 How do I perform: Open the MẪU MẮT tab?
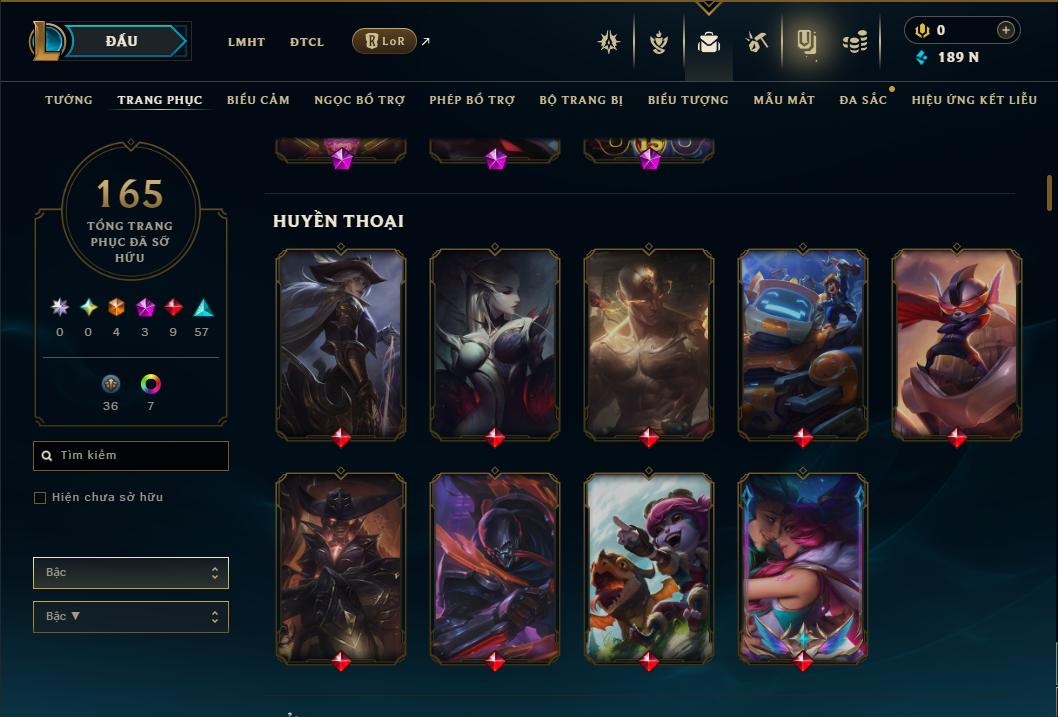[784, 100]
